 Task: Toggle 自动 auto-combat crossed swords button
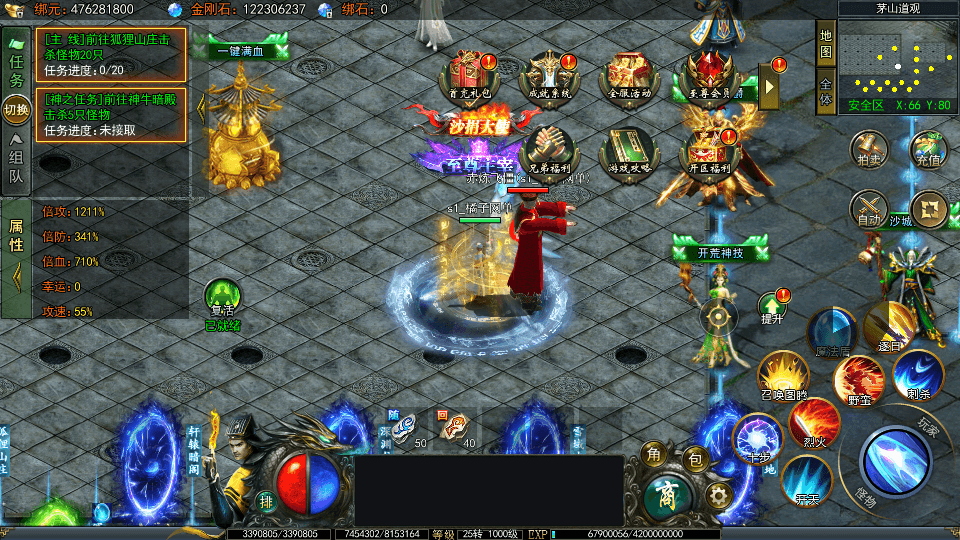[x=868, y=208]
